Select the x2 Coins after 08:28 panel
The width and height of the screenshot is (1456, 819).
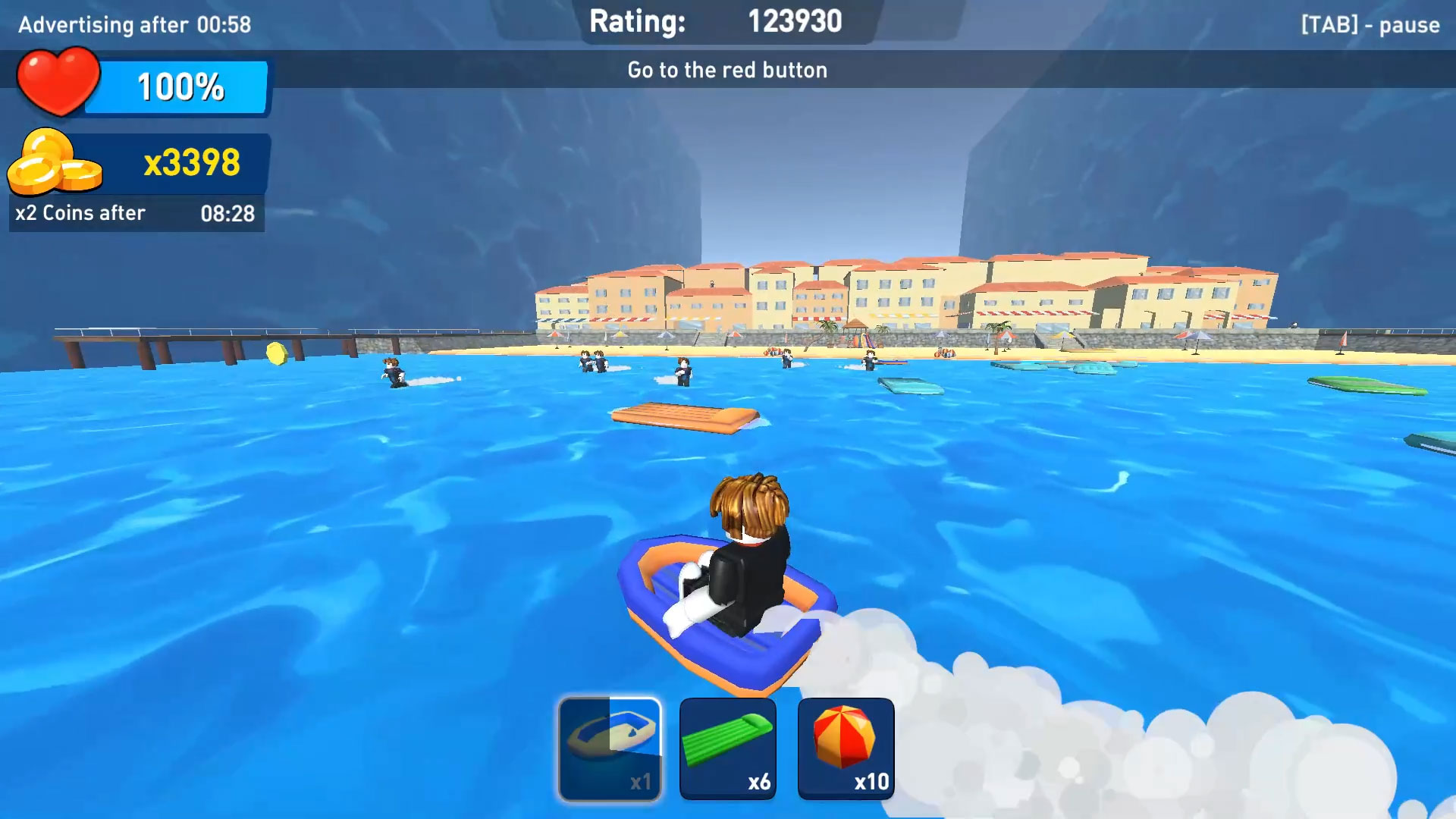coord(135,213)
